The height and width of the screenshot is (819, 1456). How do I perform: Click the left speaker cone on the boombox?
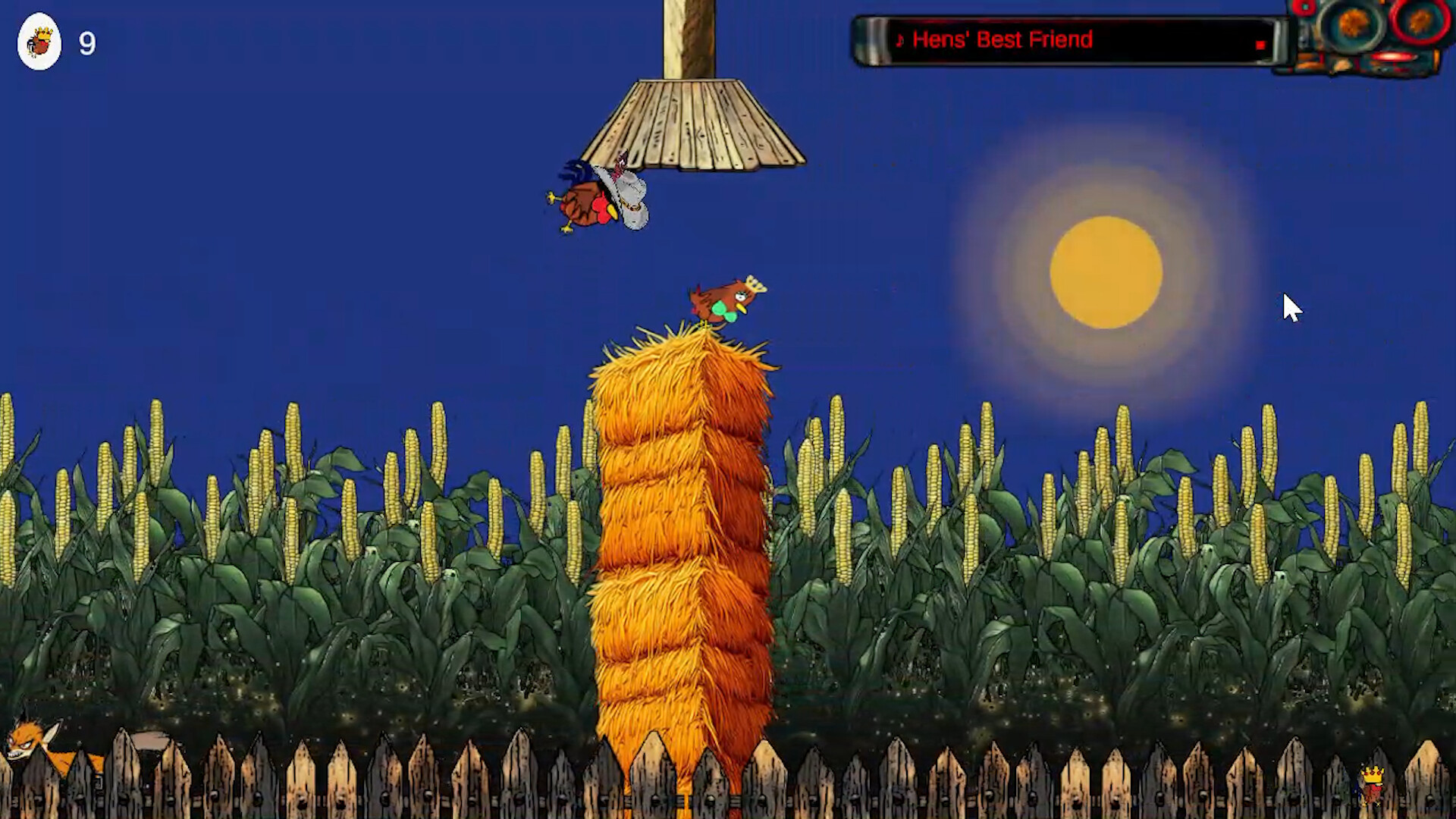(x=1350, y=23)
